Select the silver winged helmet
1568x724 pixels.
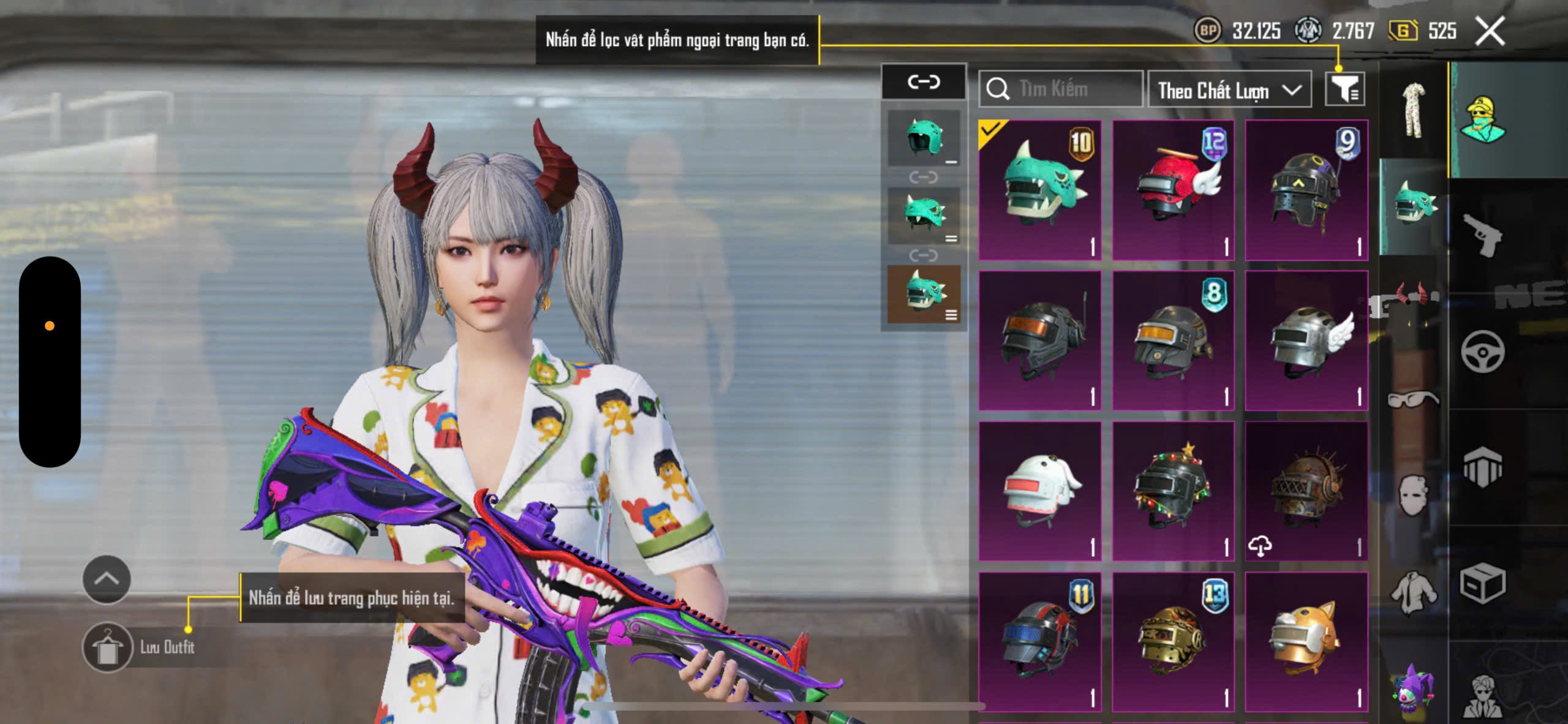(x=1306, y=341)
